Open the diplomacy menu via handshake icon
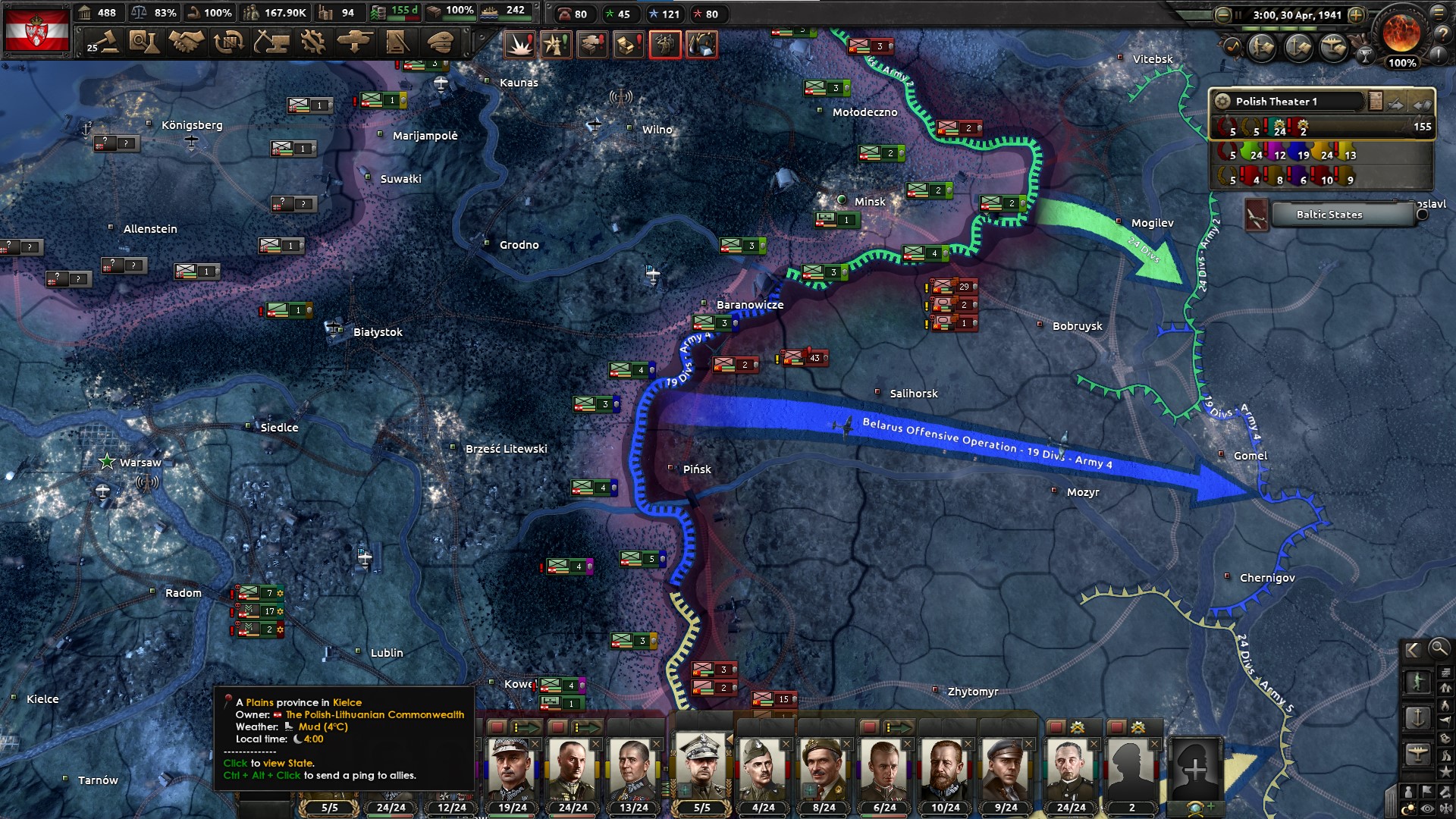The height and width of the screenshot is (819, 1456). coord(185,43)
